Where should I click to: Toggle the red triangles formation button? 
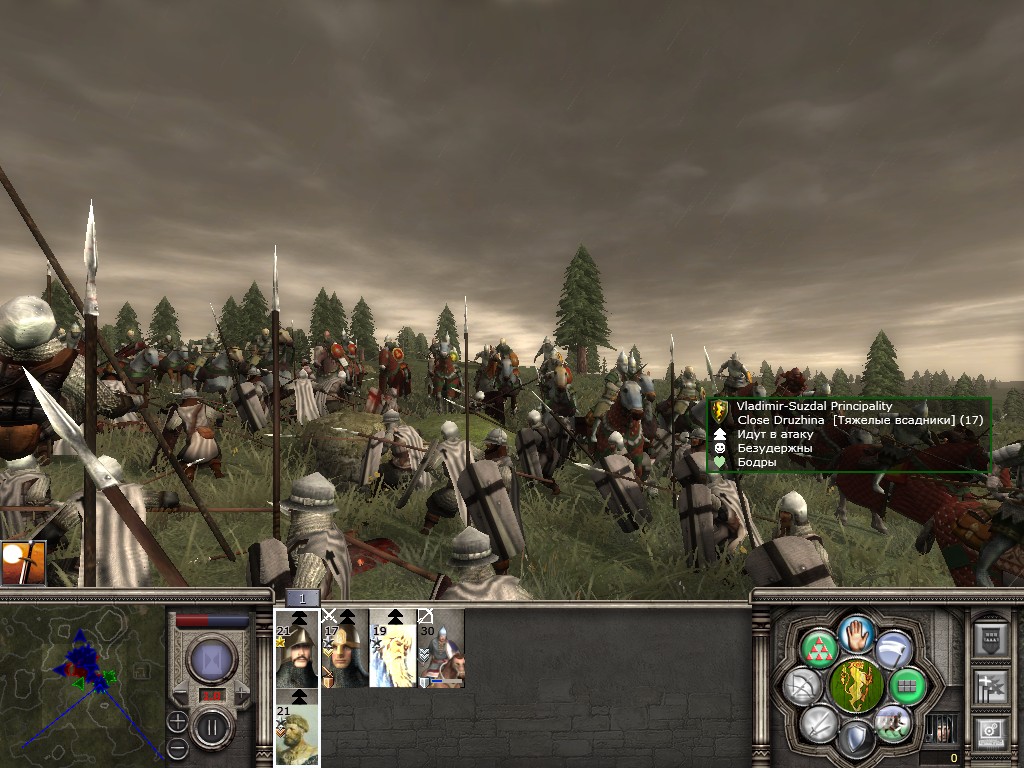pyautogui.click(x=819, y=649)
